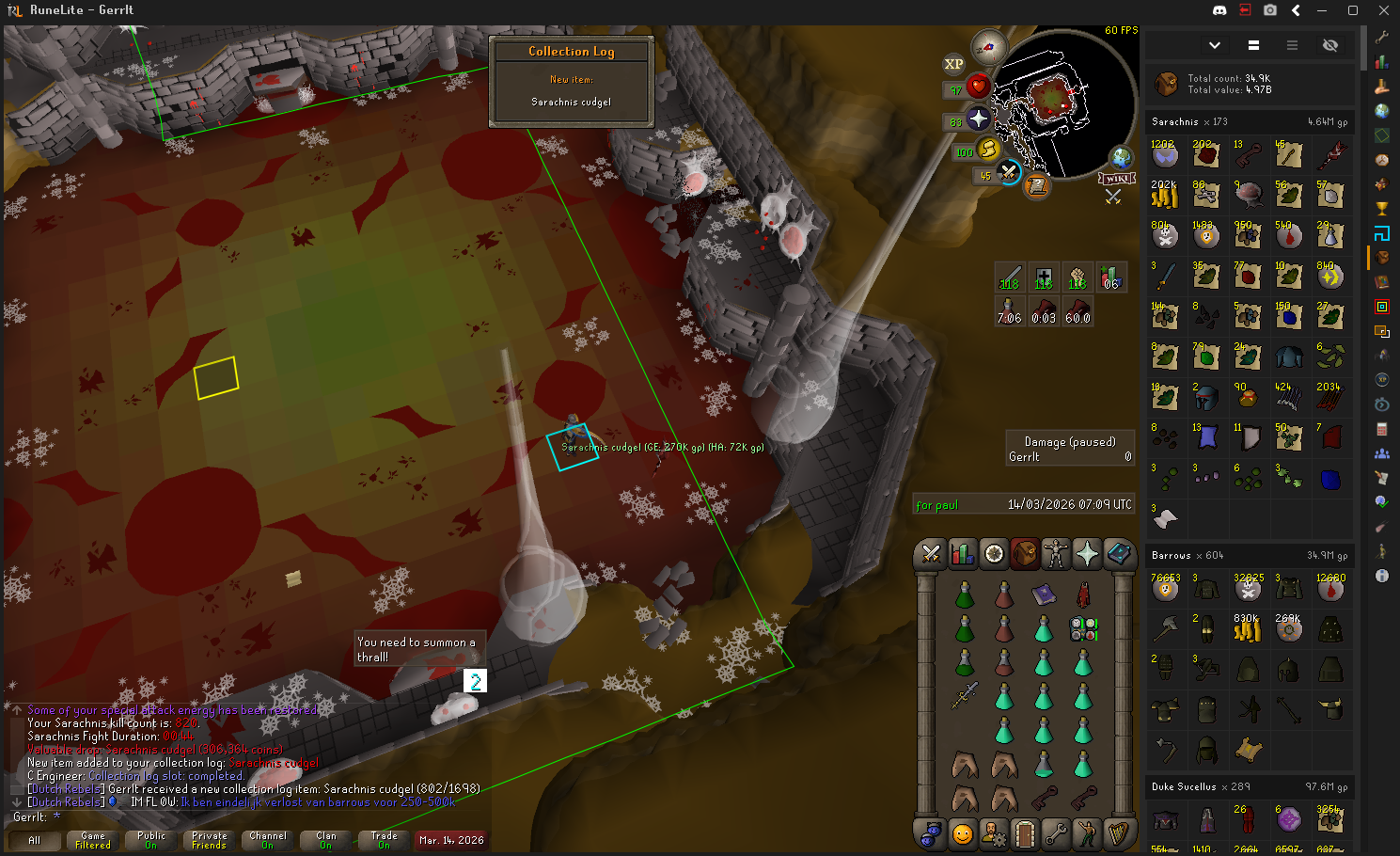Select the blue spellbook item in inventory
This screenshot has height=856, width=1400.
pos(1044,594)
